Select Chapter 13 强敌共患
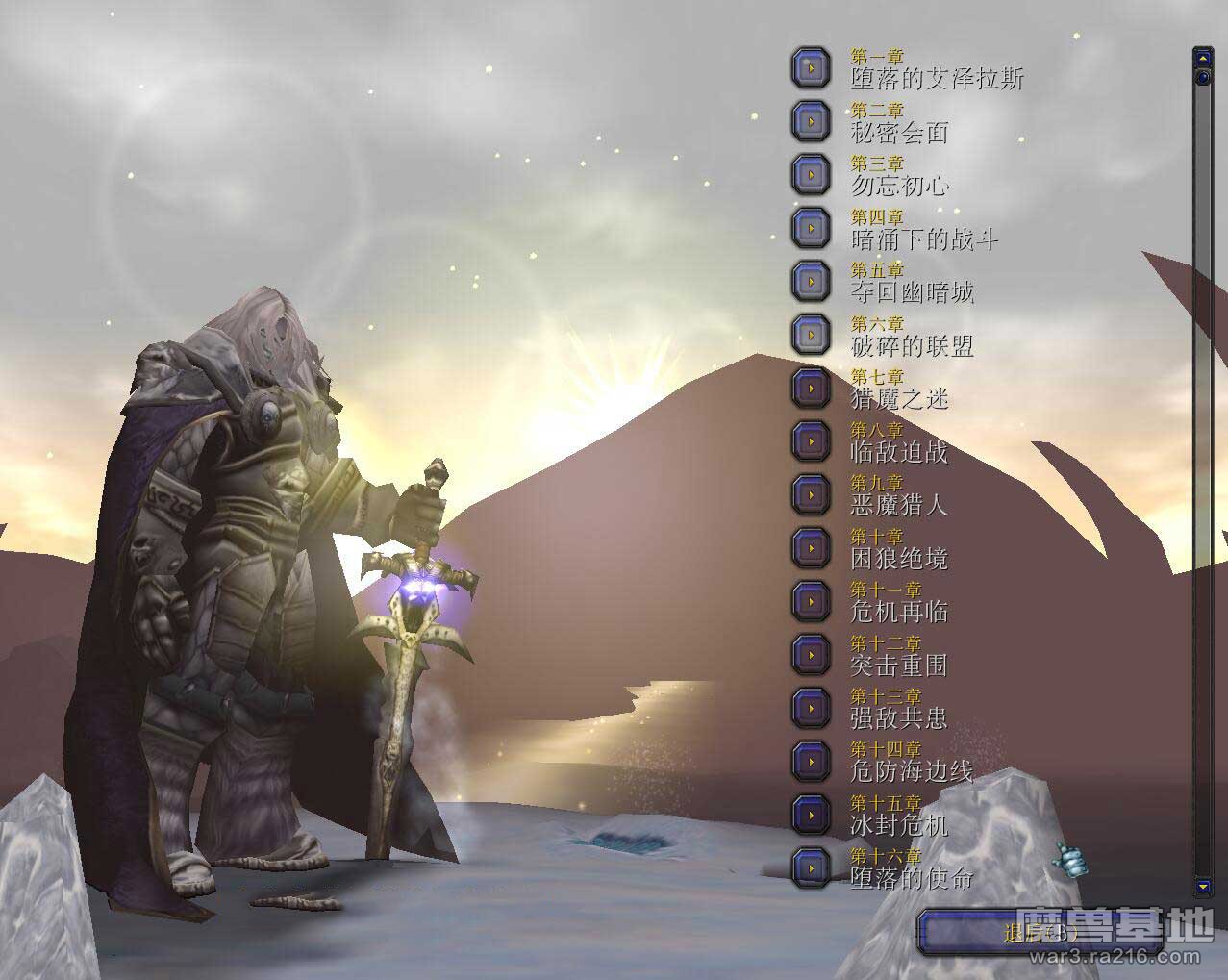Screen dimensions: 1228x980 812,707
